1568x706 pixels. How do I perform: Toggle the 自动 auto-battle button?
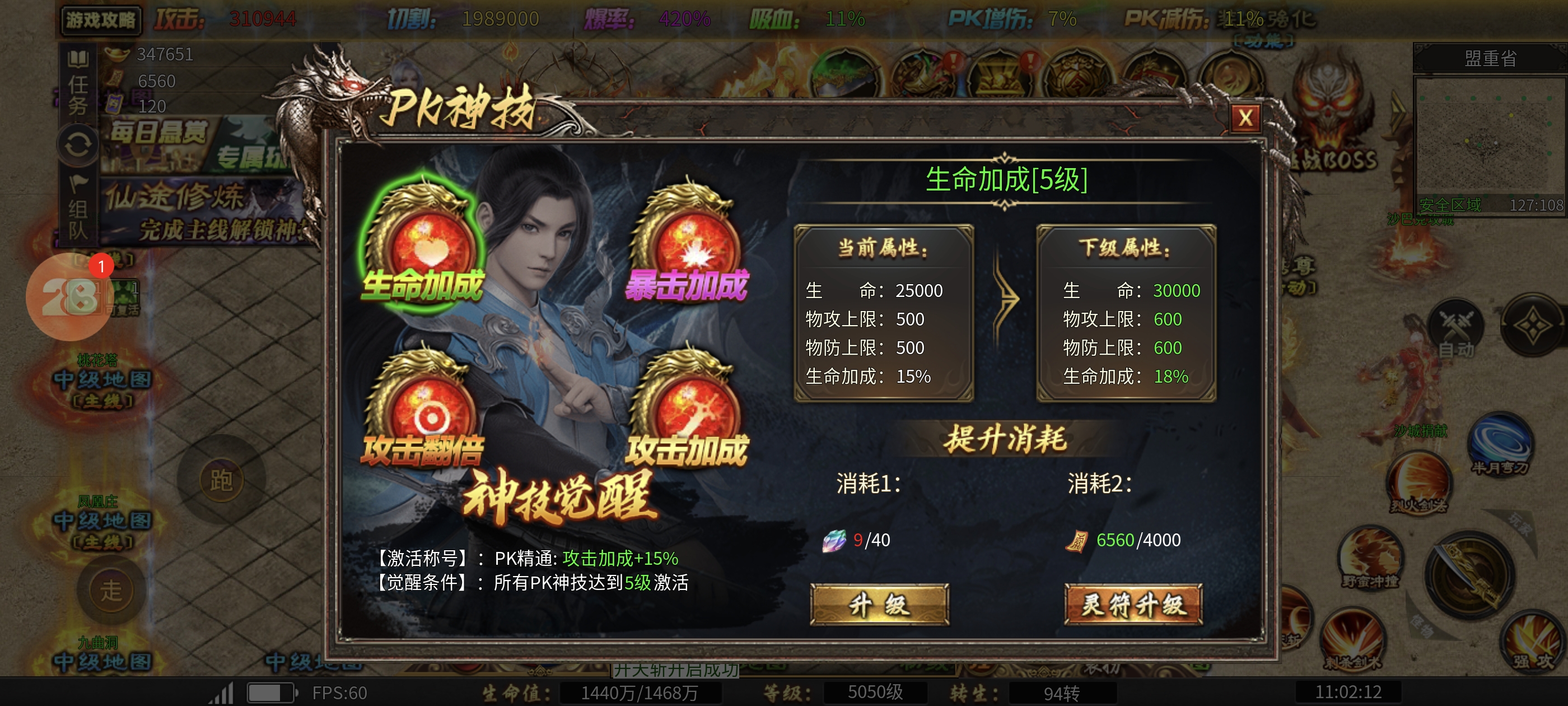click(x=1457, y=329)
